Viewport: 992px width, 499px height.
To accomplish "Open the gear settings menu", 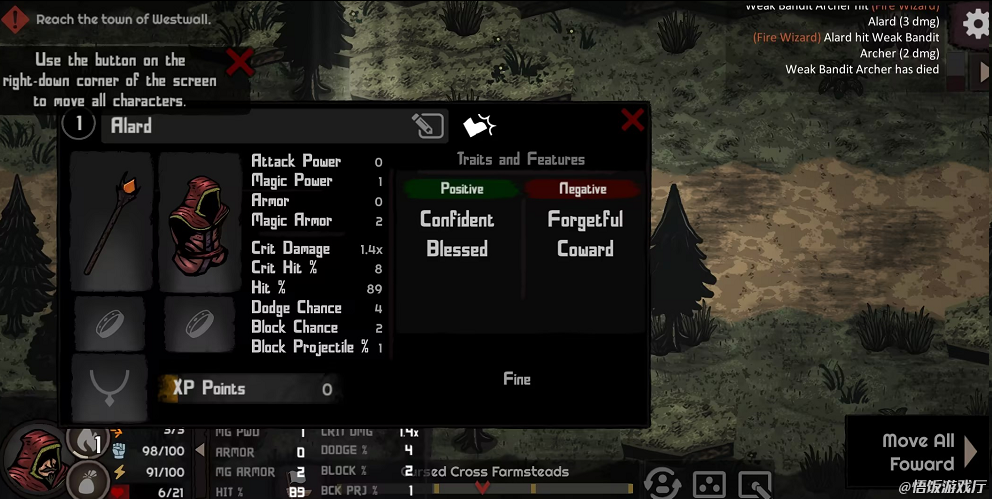I will point(975,22).
